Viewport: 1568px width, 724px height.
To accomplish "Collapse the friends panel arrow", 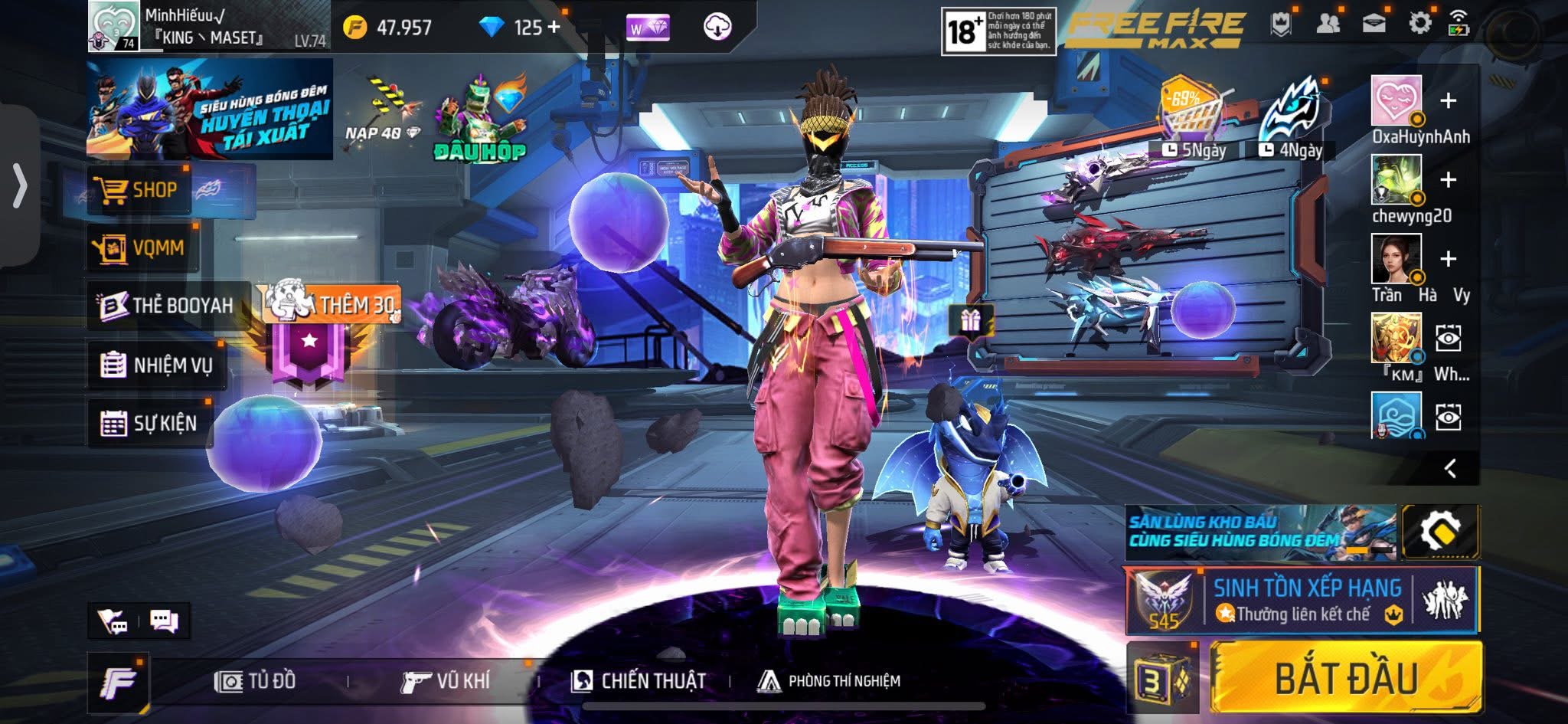I will [1449, 468].
